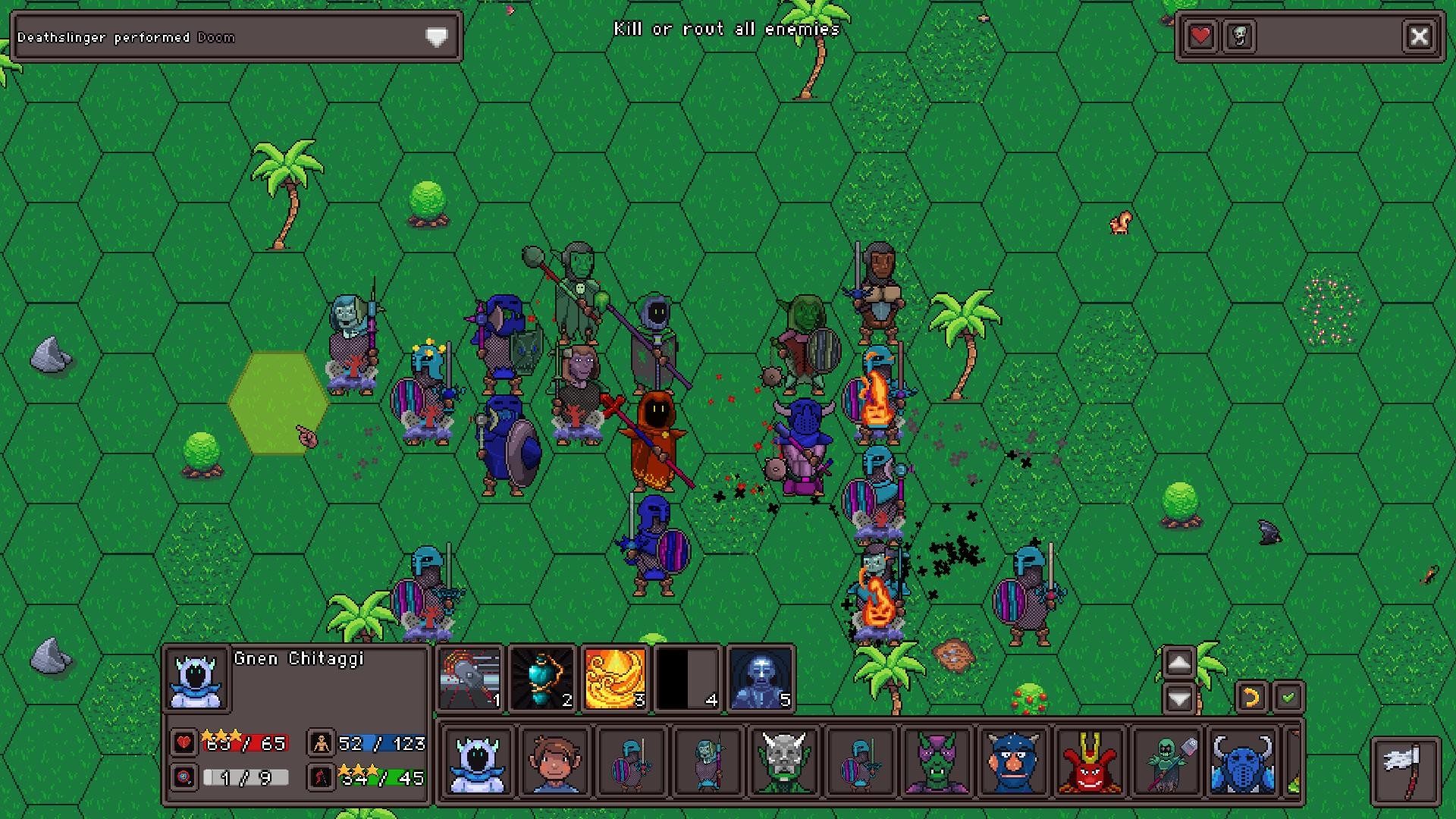Use the fire spell in ability slot 3

(x=616, y=680)
